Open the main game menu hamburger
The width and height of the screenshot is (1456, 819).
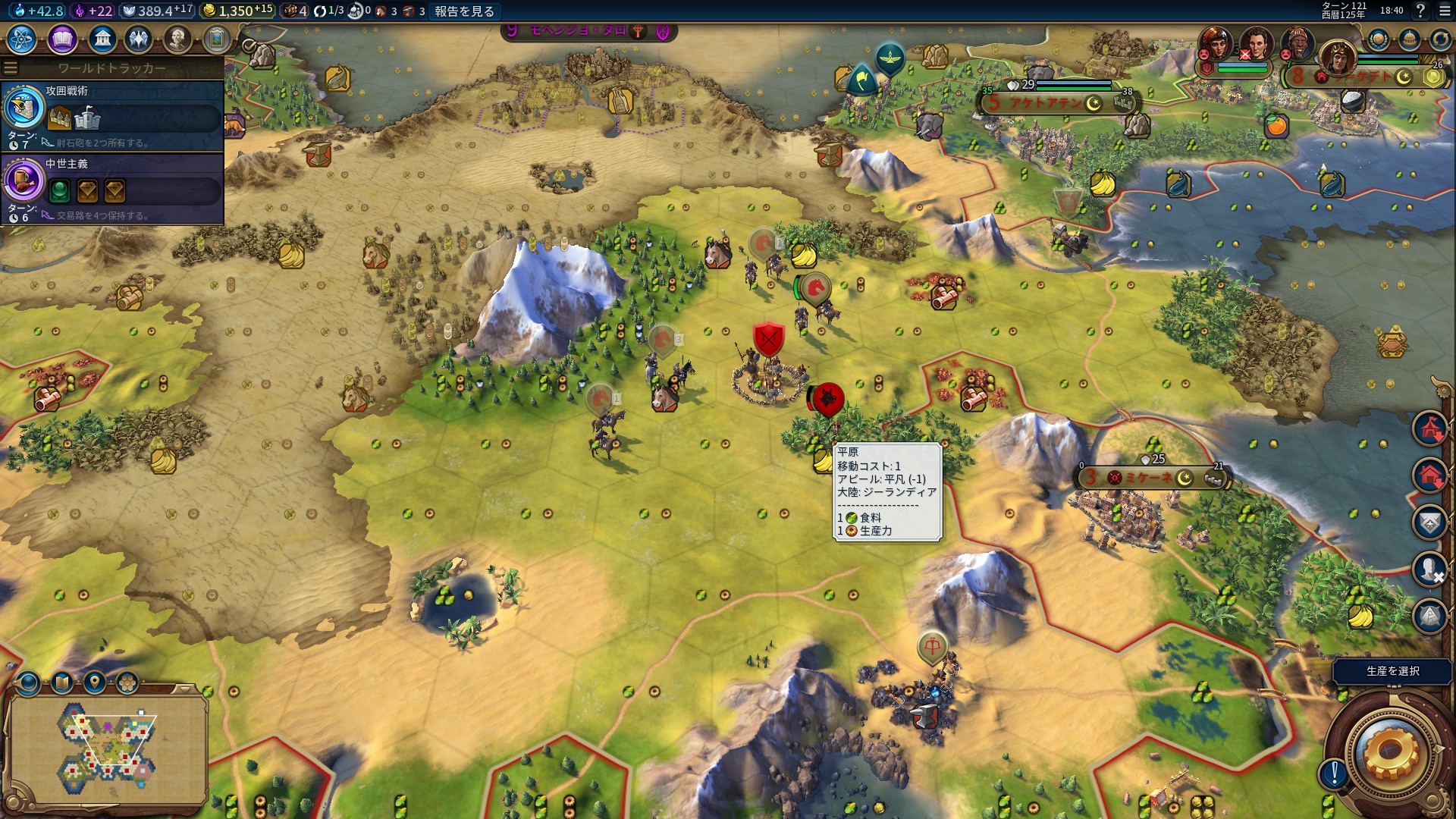coord(1445,11)
